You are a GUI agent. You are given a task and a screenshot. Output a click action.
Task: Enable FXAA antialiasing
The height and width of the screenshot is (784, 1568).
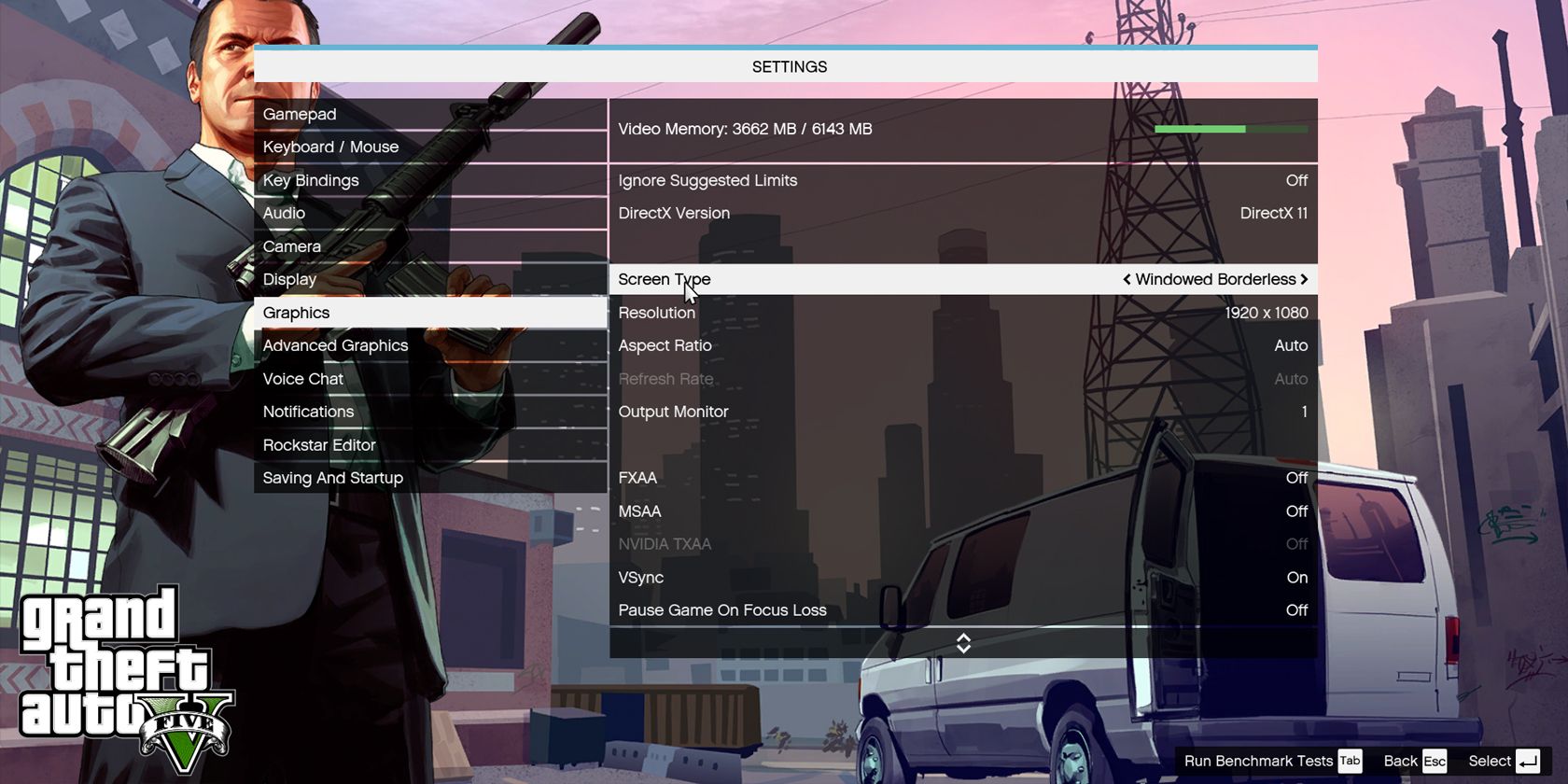pyautogui.click(x=961, y=477)
